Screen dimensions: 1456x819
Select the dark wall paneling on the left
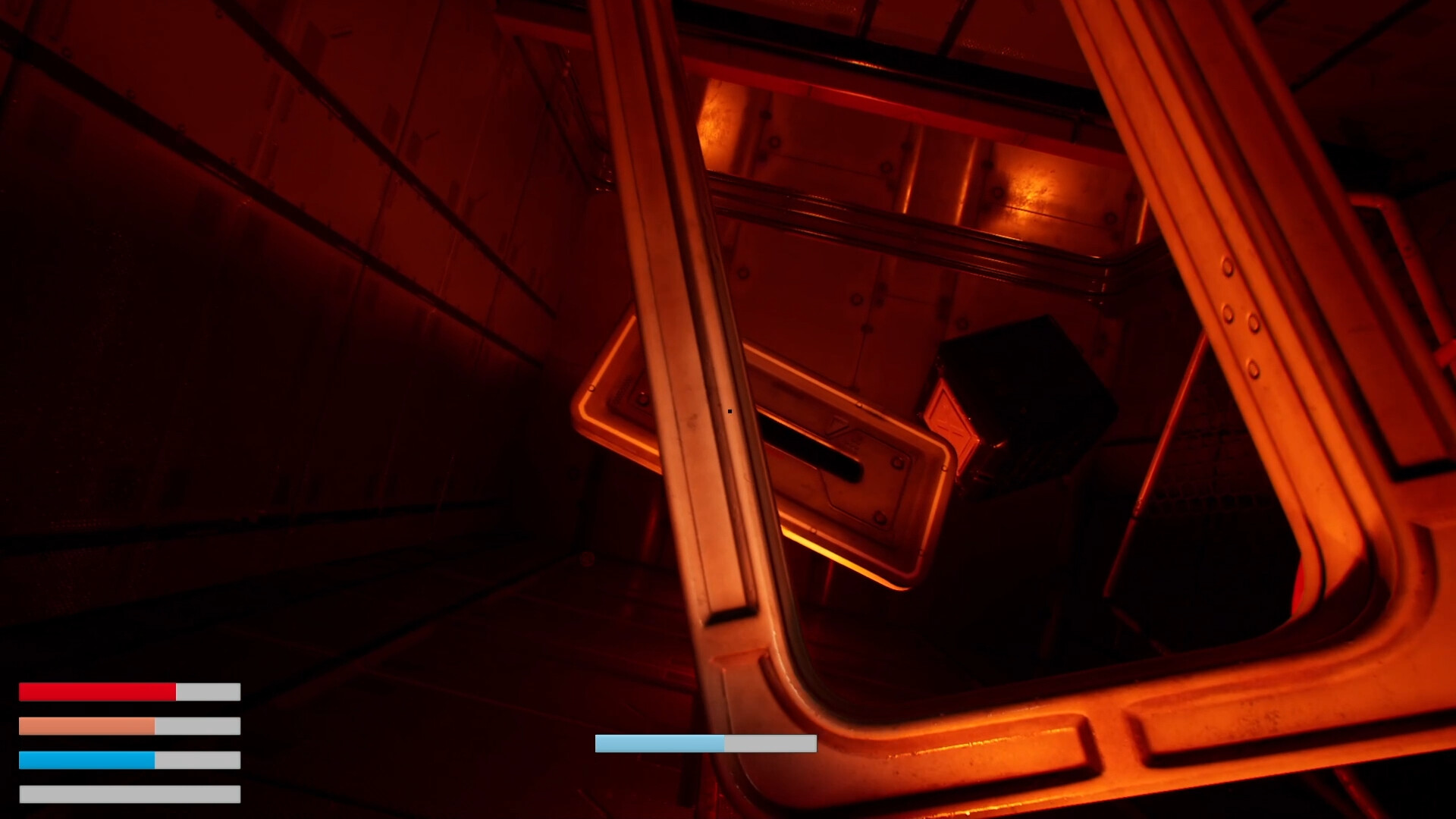click(x=303, y=303)
